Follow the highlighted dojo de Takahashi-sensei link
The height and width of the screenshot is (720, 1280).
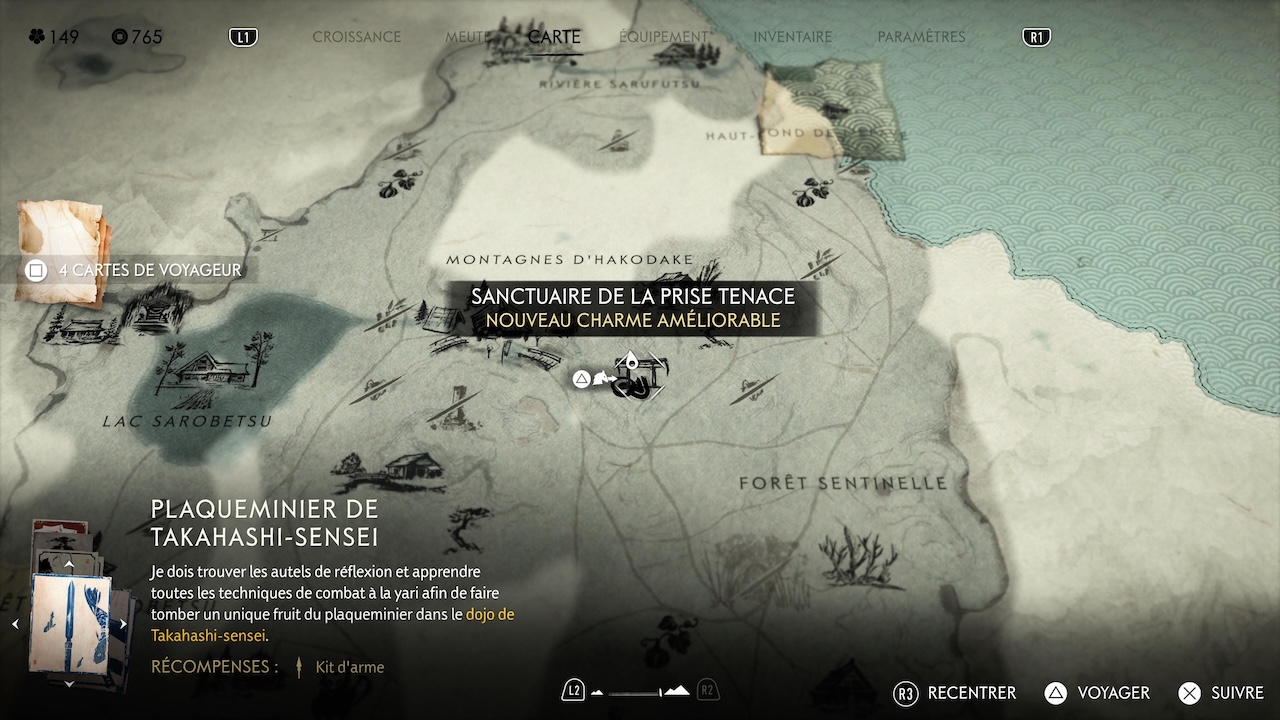coord(490,614)
